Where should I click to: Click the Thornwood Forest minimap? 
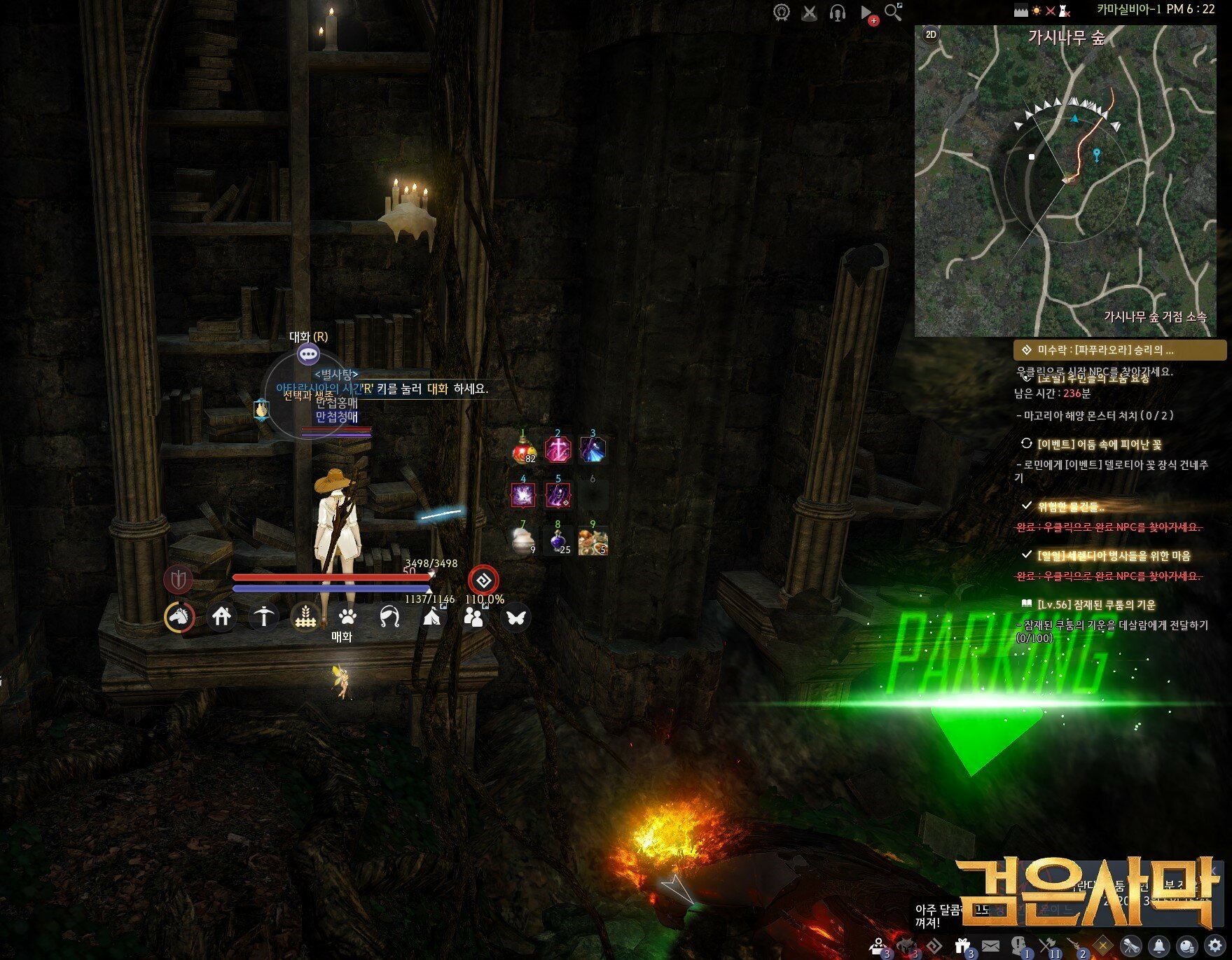pos(1065,182)
